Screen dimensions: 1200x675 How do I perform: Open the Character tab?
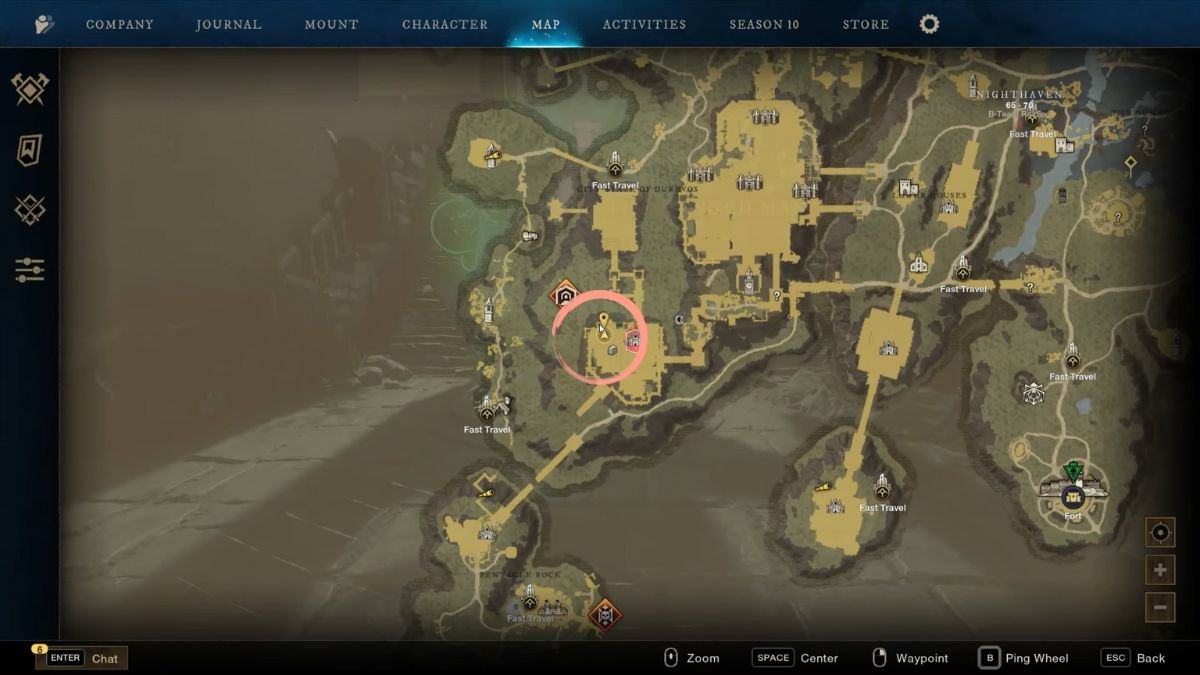point(445,24)
